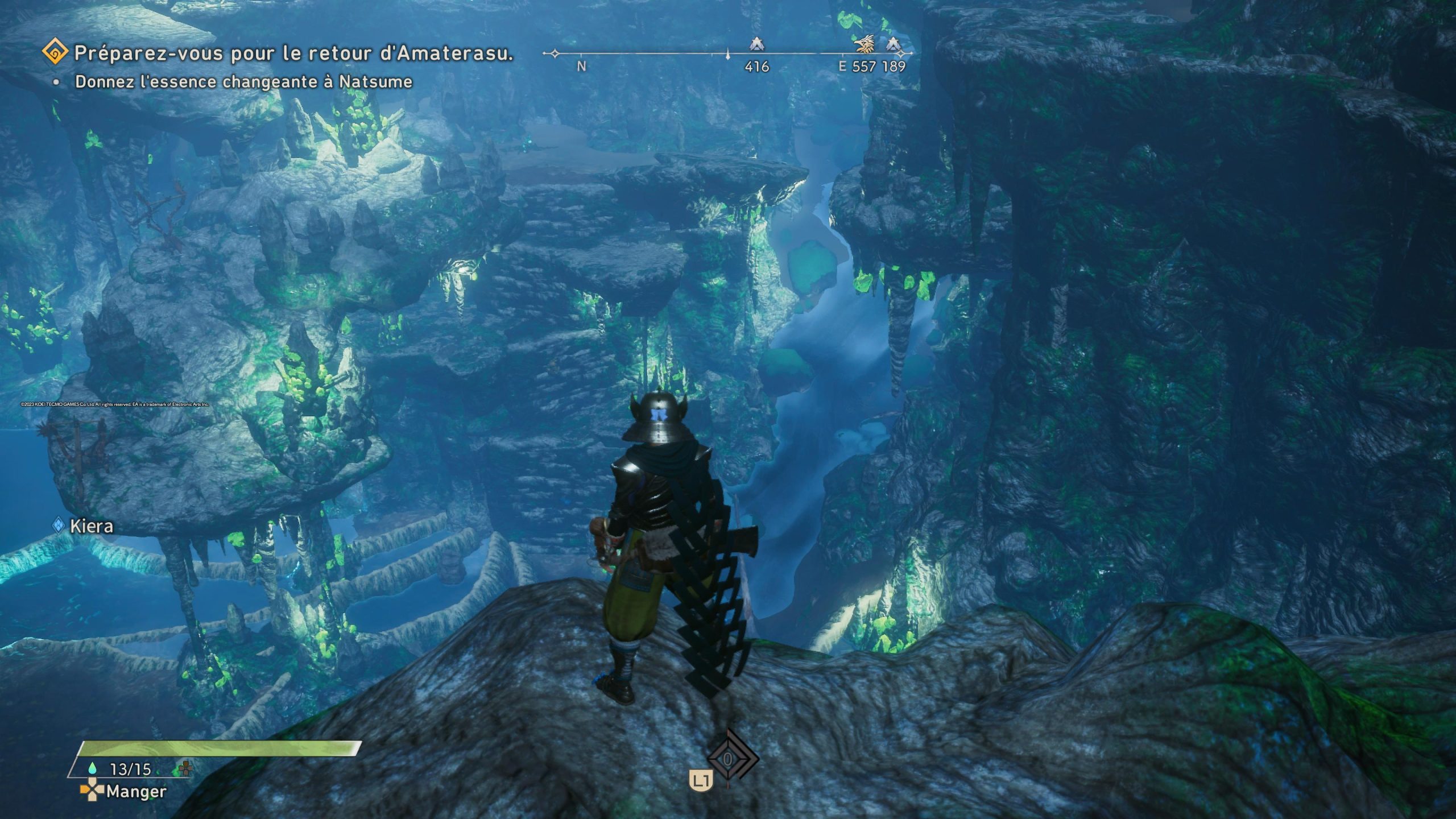Click the camp tent marker above 416
Viewport: 1456px width, 819px height.
[x=756, y=44]
